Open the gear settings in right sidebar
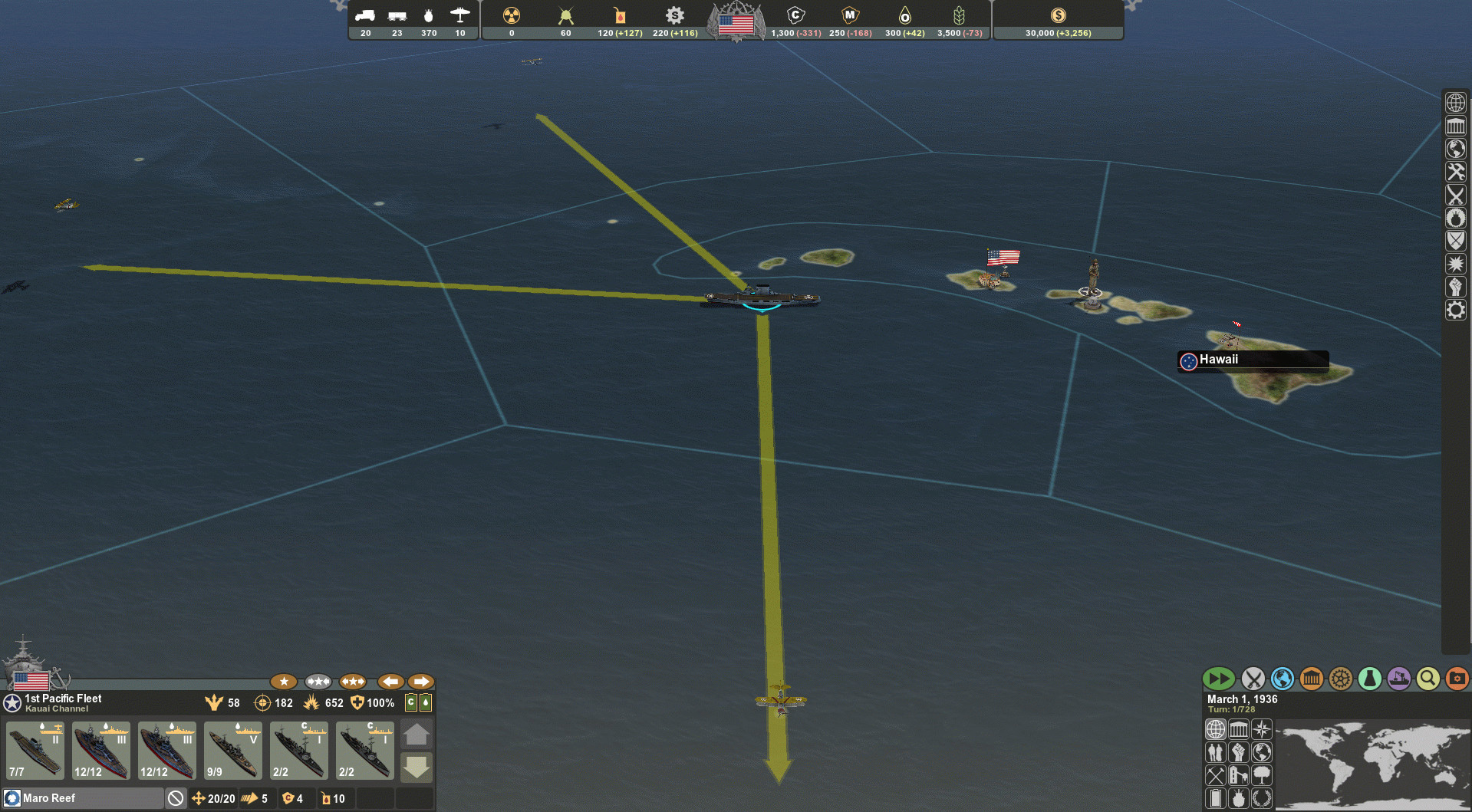The height and width of the screenshot is (812, 1472). coord(1456,310)
